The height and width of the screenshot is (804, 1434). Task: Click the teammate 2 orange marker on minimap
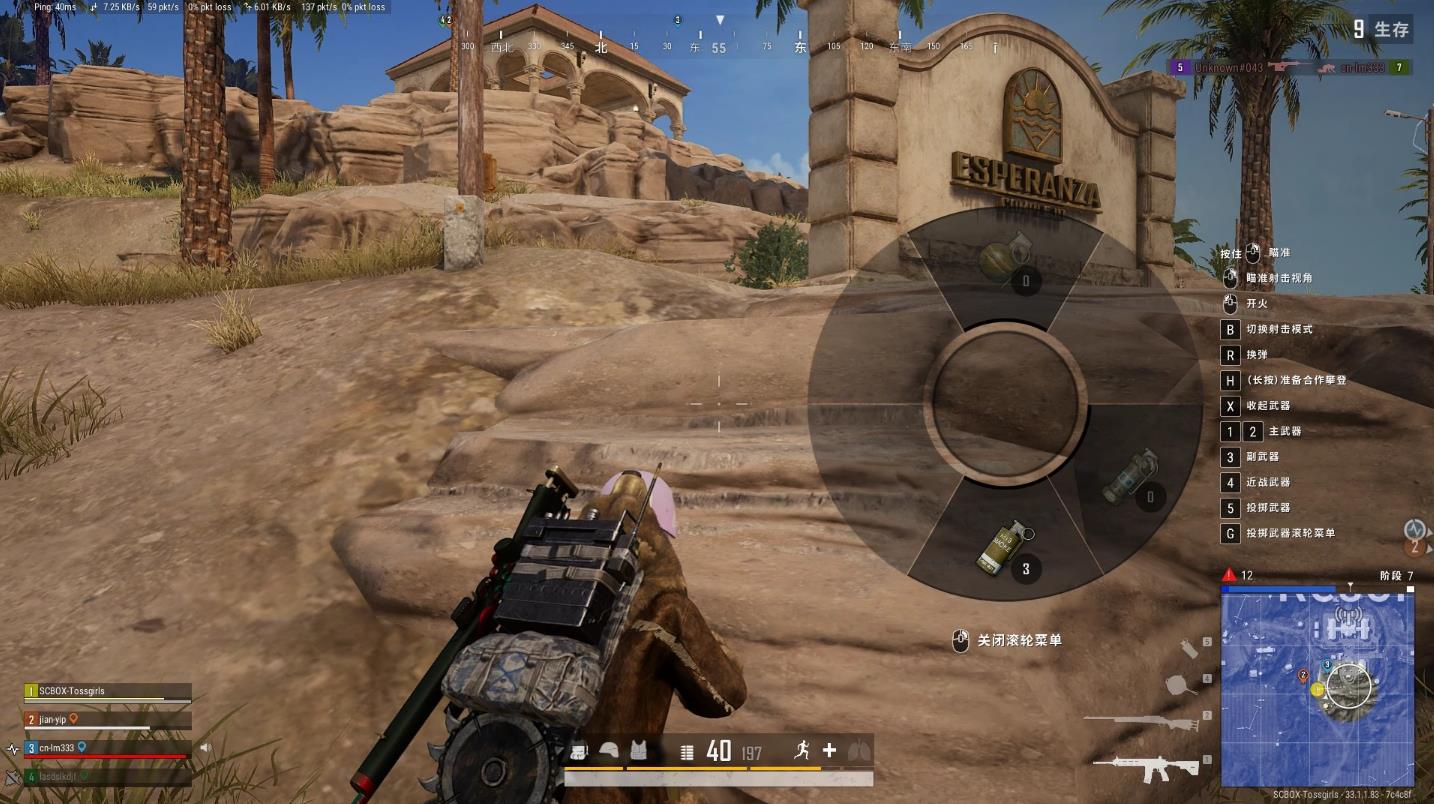point(1302,676)
